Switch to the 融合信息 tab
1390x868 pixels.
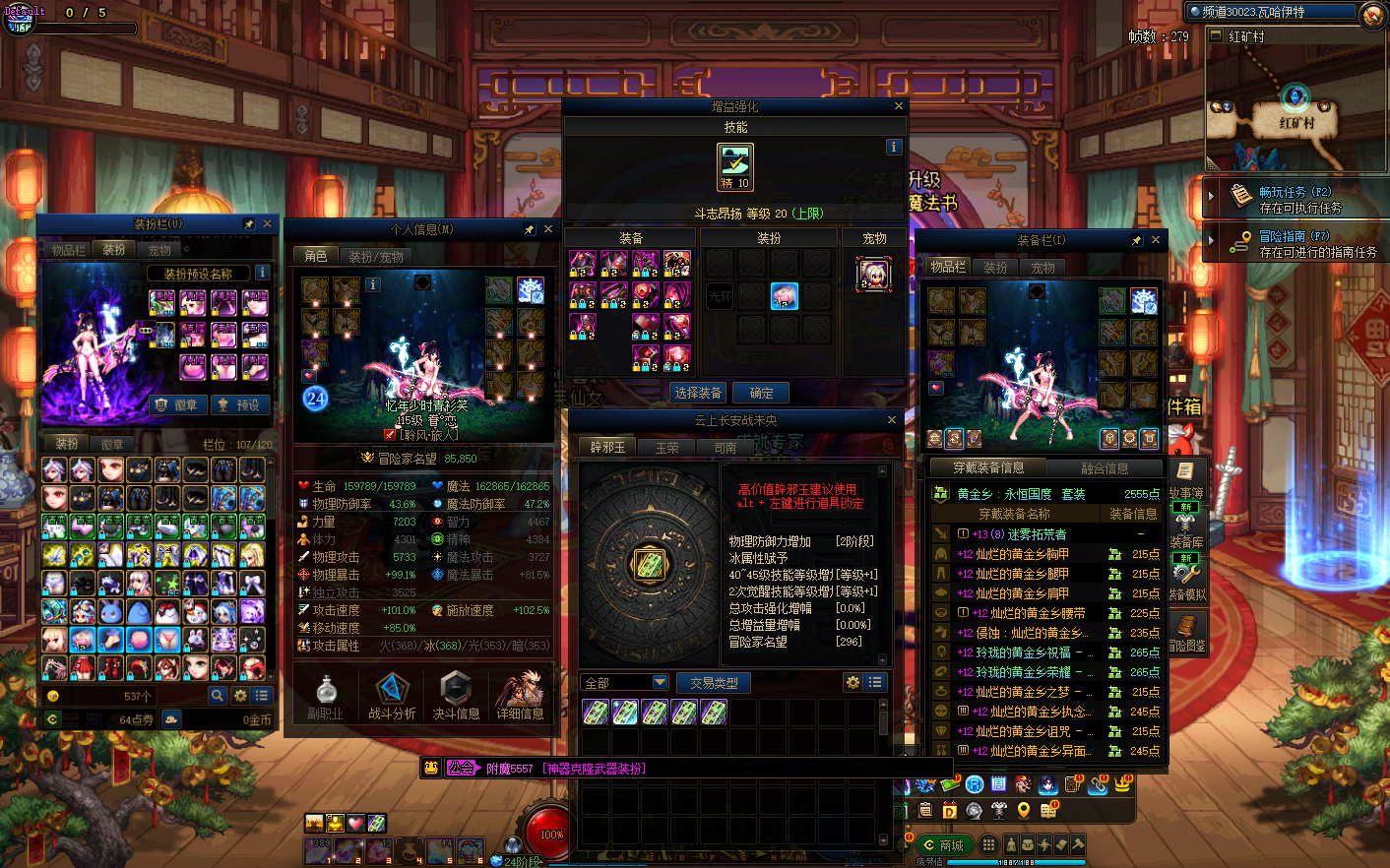click(1105, 468)
